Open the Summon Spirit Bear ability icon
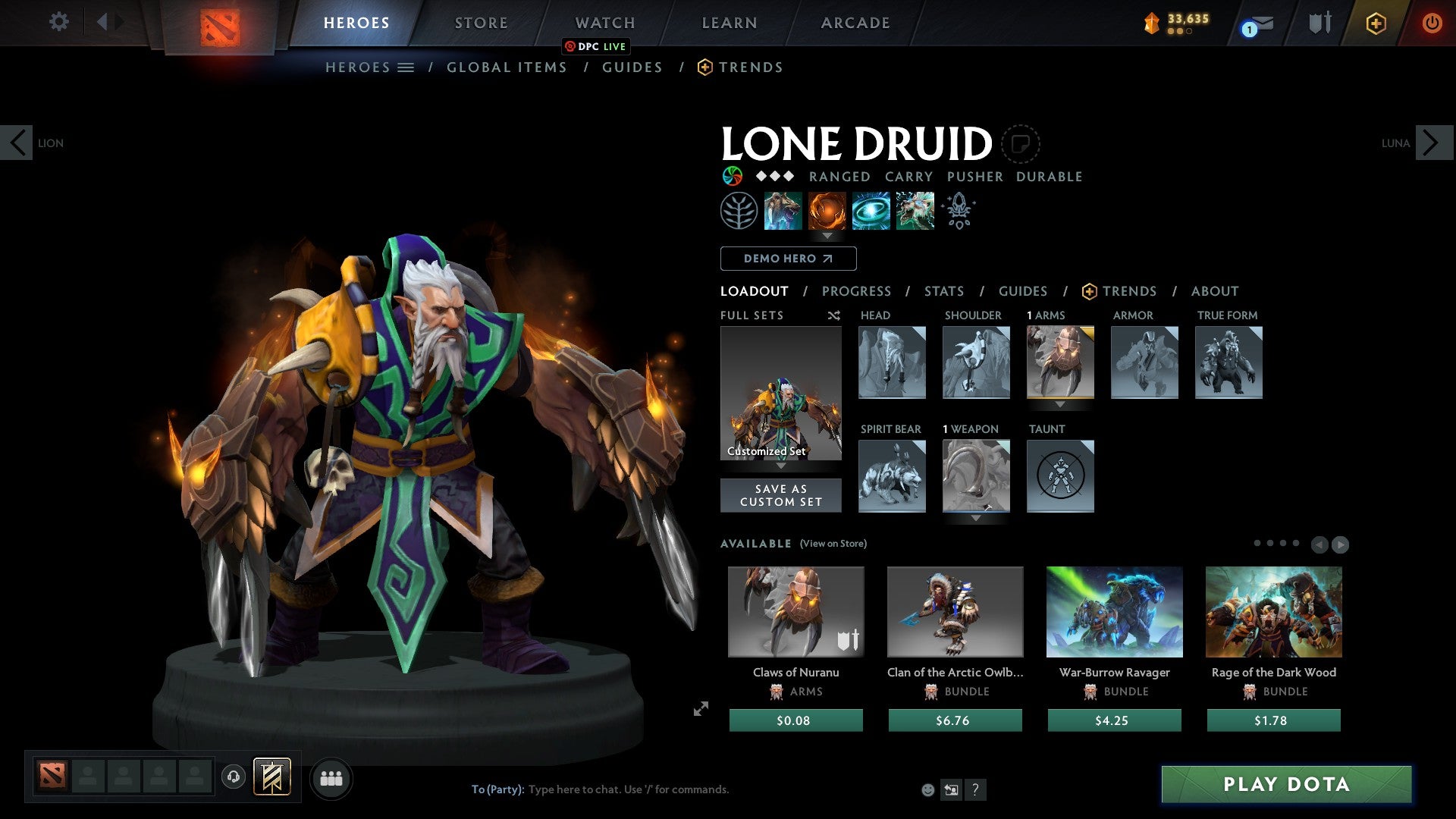The height and width of the screenshot is (819, 1456). click(782, 211)
